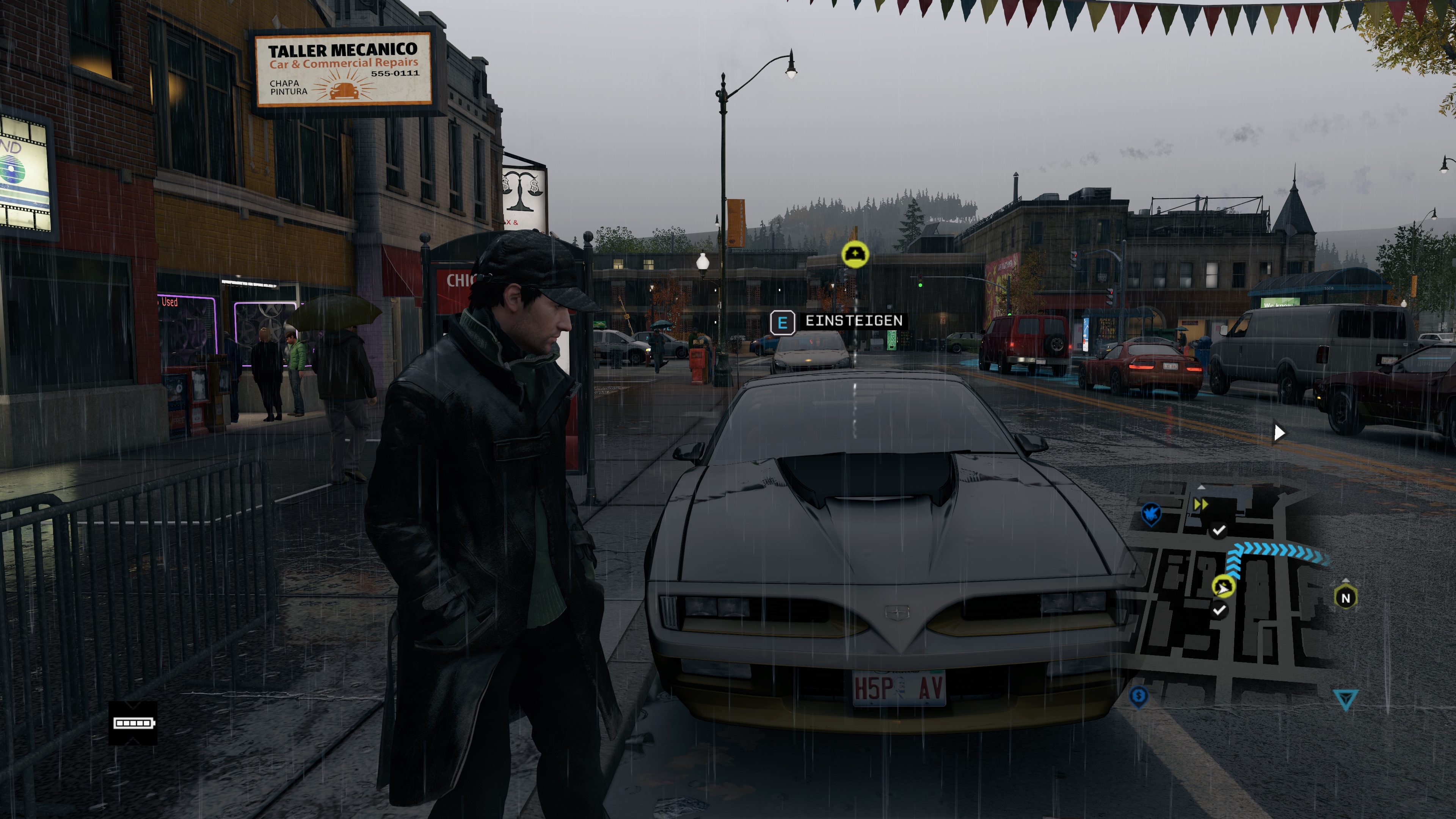Click the player car marker on minimap
The width and height of the screenshot is (1456, 819).
[1223, 587]
